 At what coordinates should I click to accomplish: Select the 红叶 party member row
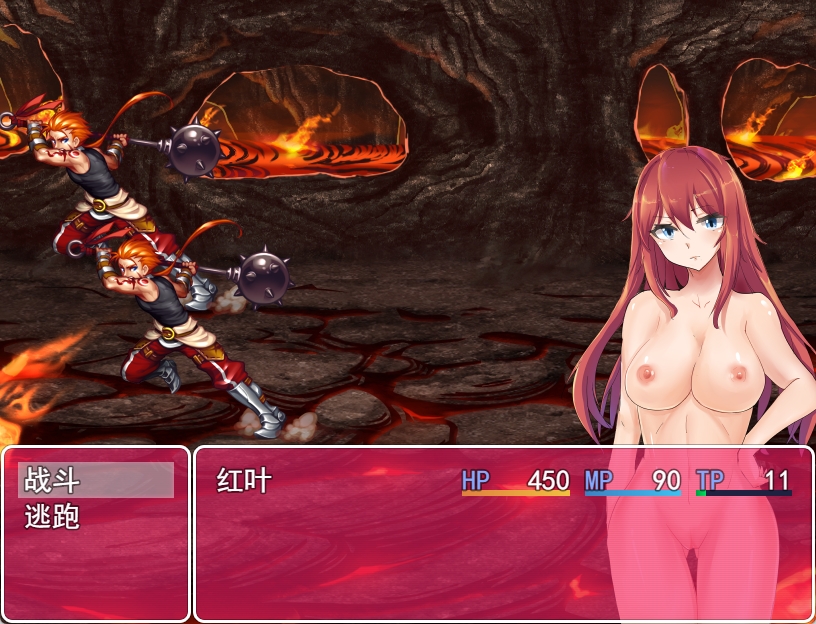point(502,481)
